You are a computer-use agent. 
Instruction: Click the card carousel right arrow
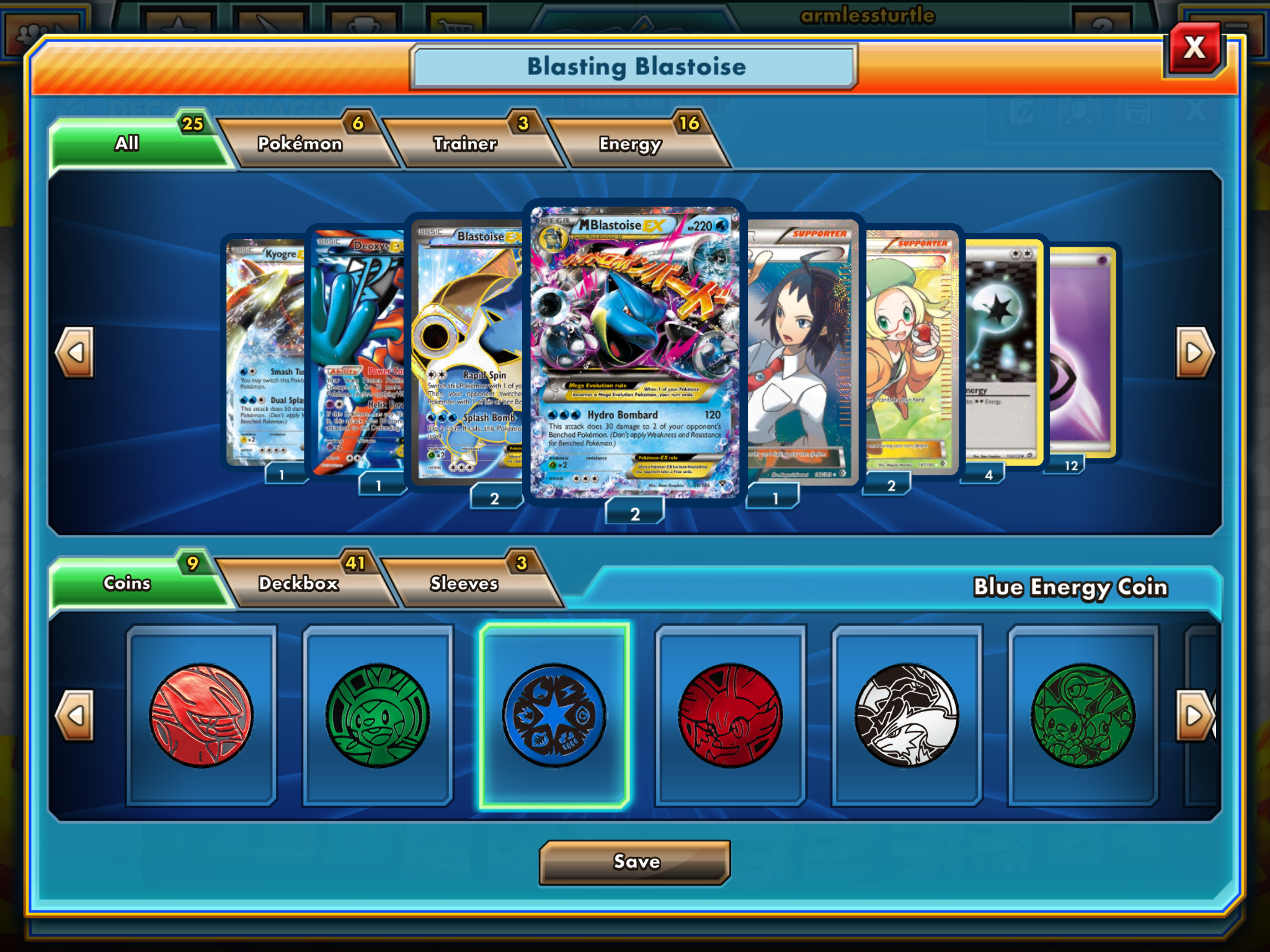tap(1194, 353)
